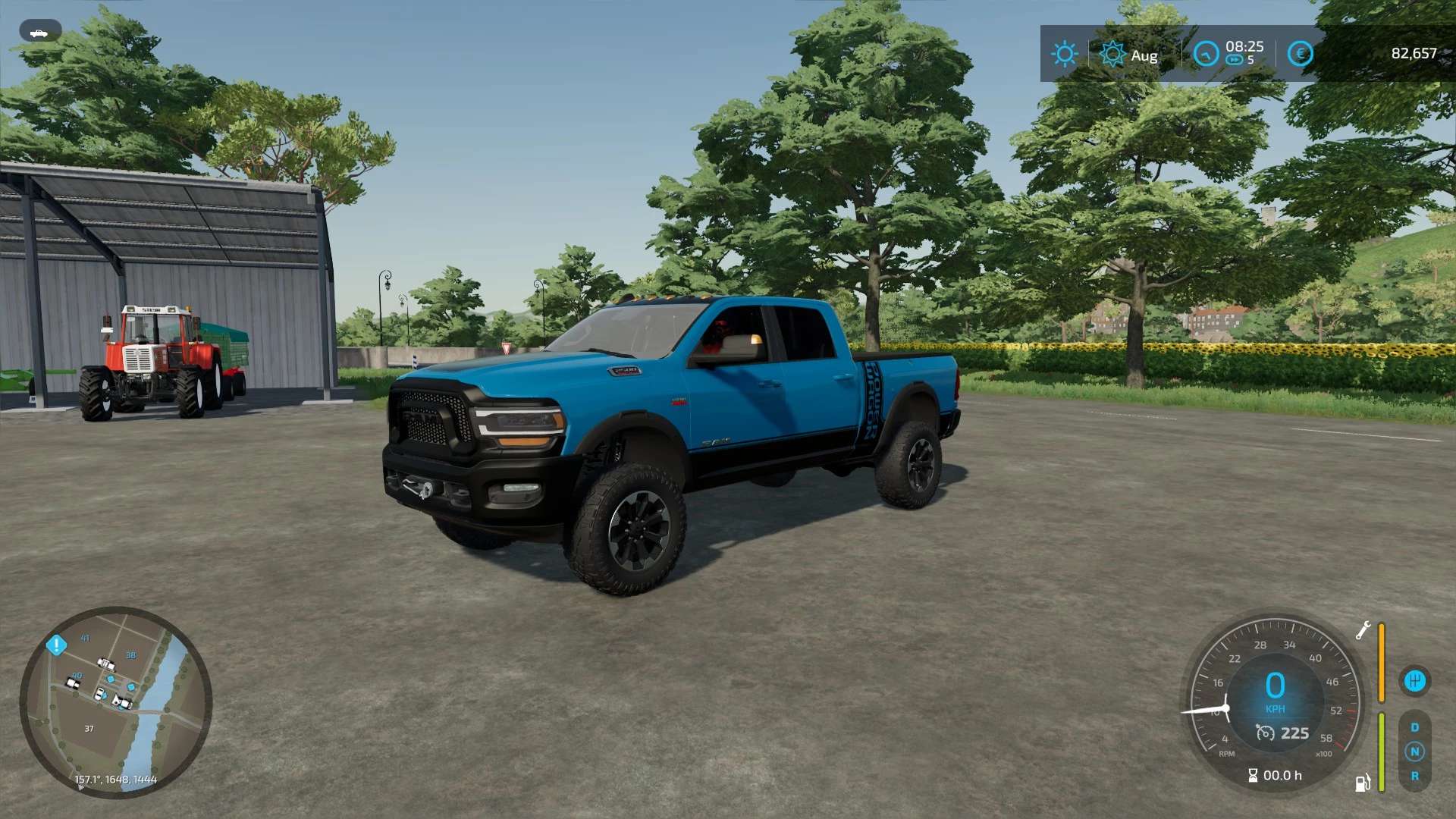Choose Neutral (N) on gear selector
The width and height of the screenshot is (1456, 819).
[1414, 752]
